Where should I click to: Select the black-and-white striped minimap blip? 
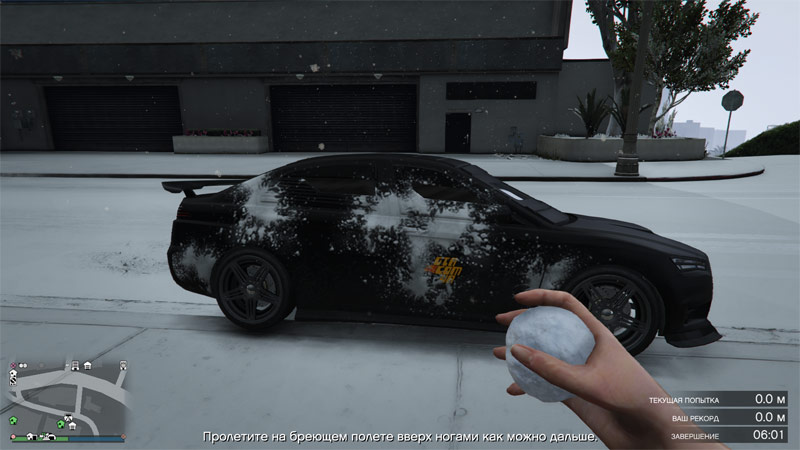click(13, 380)
